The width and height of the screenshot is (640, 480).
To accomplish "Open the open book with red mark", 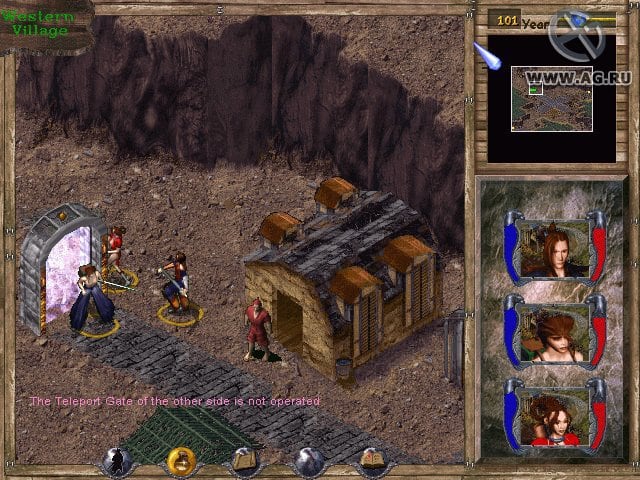I will [x=372, y=462].
